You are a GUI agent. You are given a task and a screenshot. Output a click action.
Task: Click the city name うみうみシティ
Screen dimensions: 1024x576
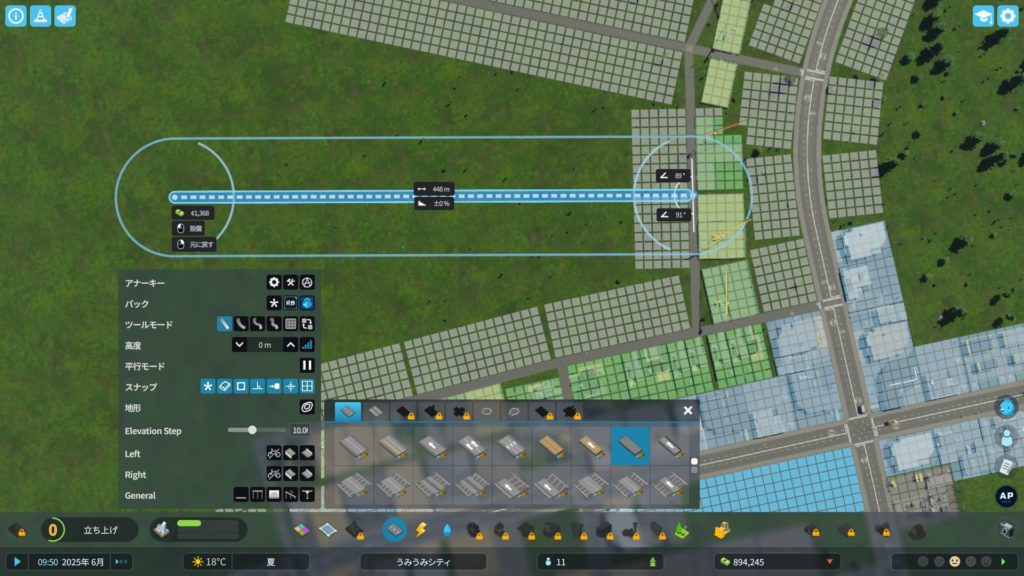tap(423, 562)
